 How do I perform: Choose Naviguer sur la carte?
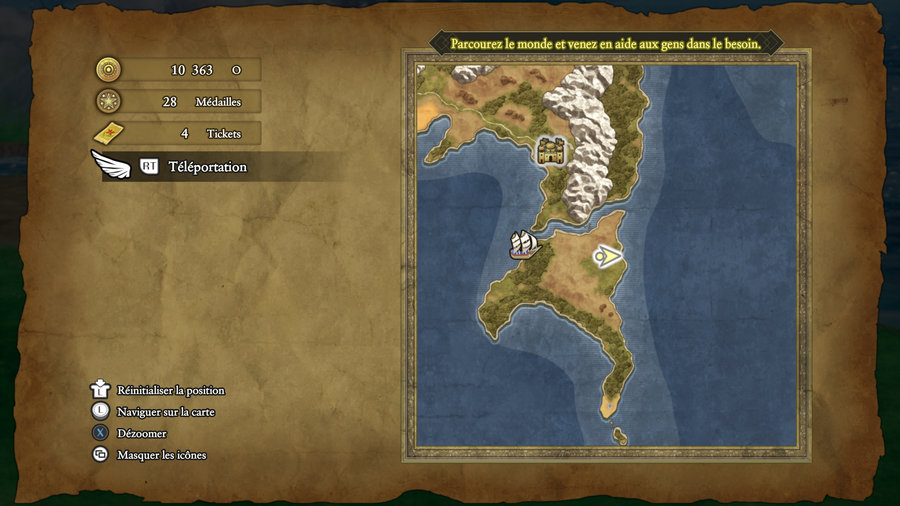pos(165,411)
